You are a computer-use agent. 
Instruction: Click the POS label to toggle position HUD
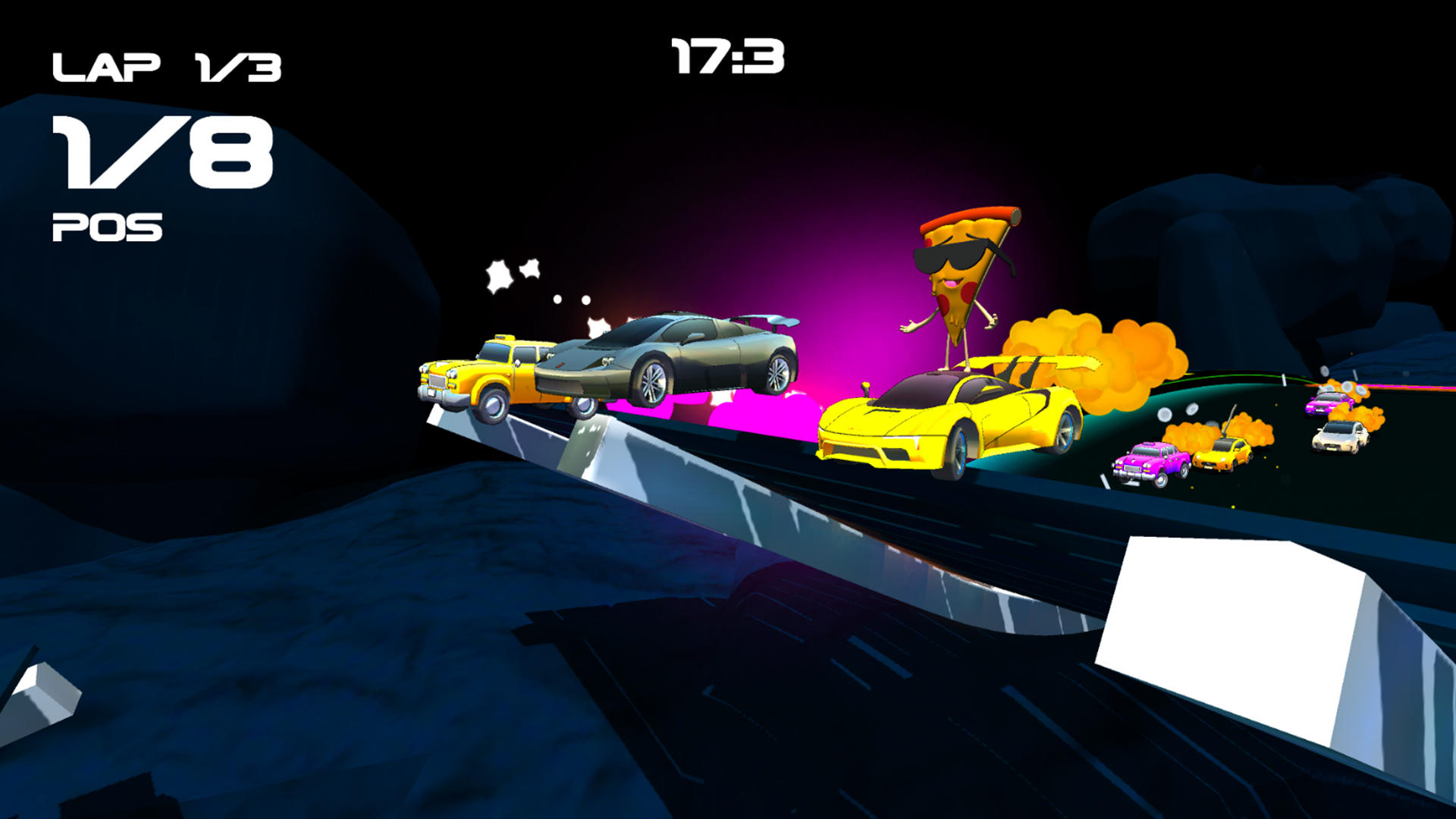pos(106,225)
